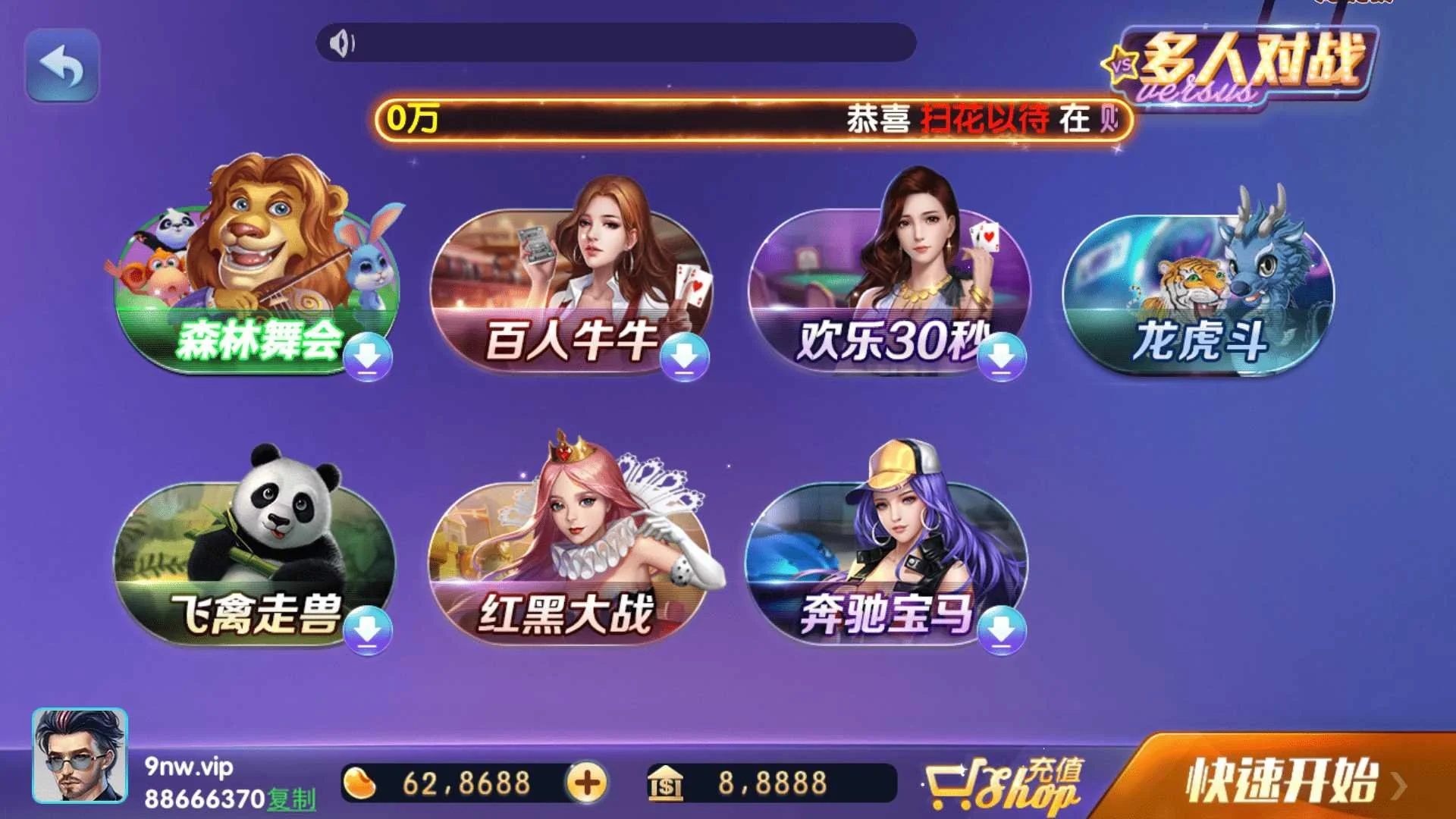Image resolution: width=1456 pixels, height=819 pixels.
Task: Open the player avatar profile
Action: click(80, 756)
